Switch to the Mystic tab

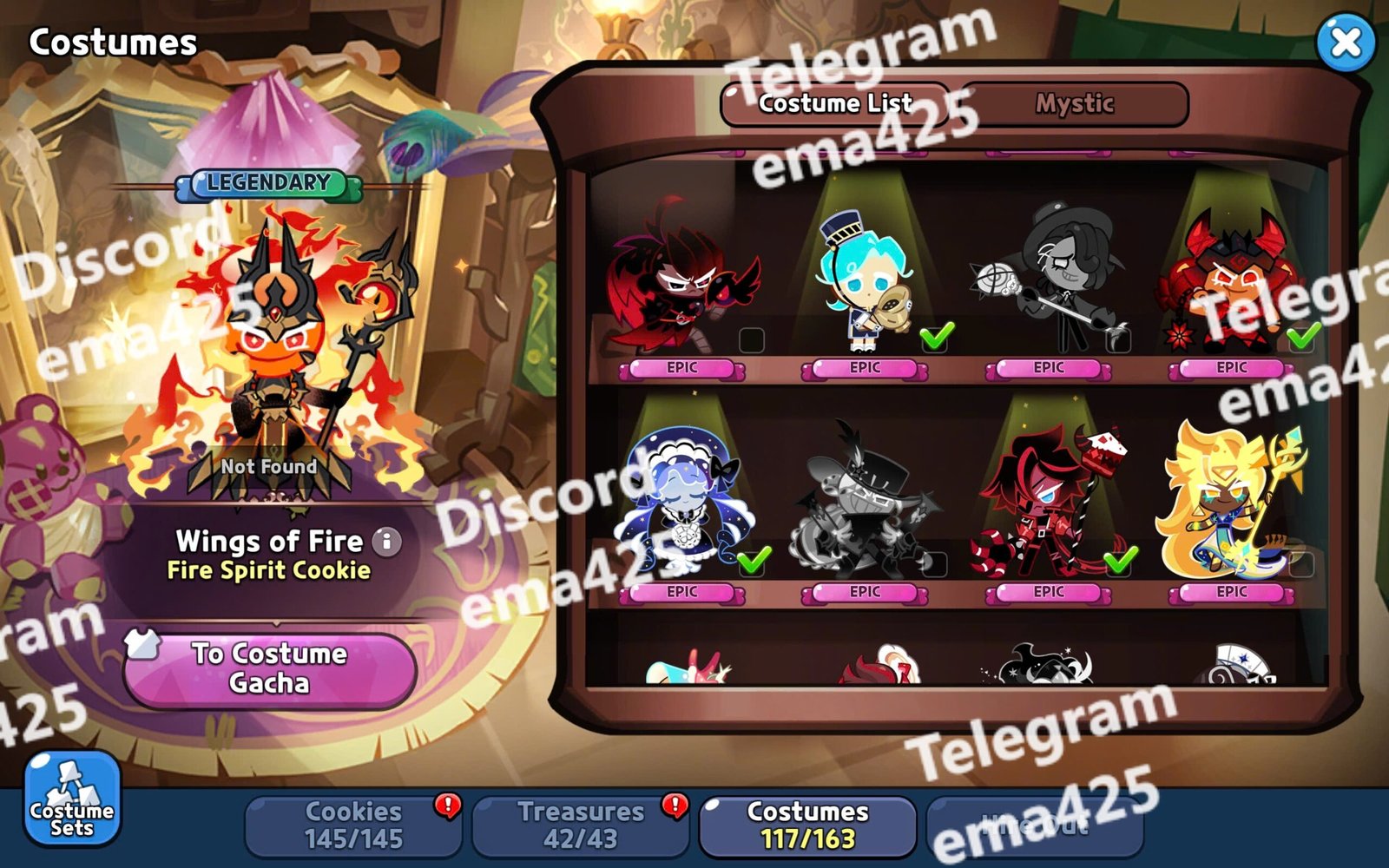click(x=1074, y=104)
